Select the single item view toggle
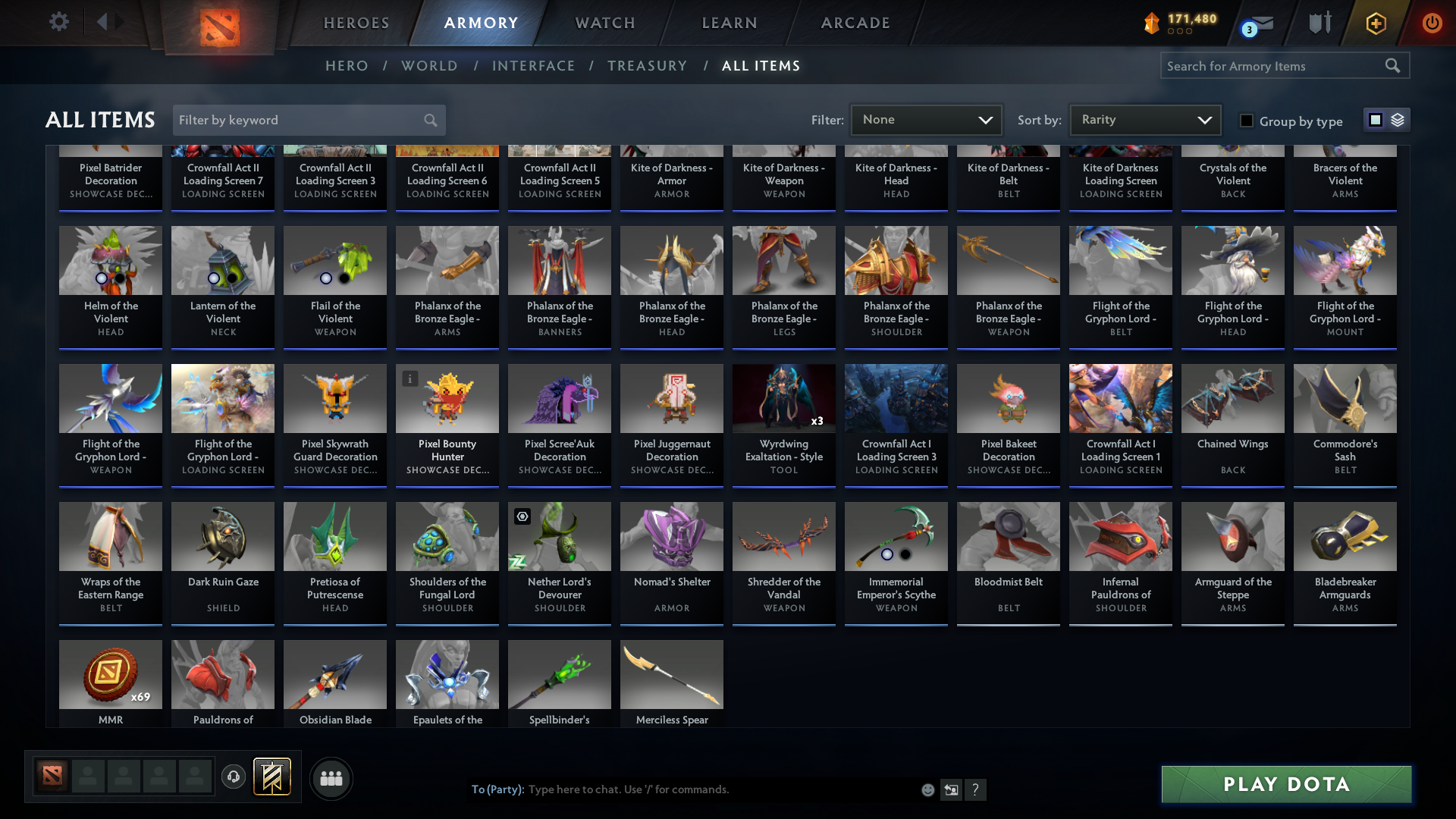1456x819 pixels. point(1375,119)
